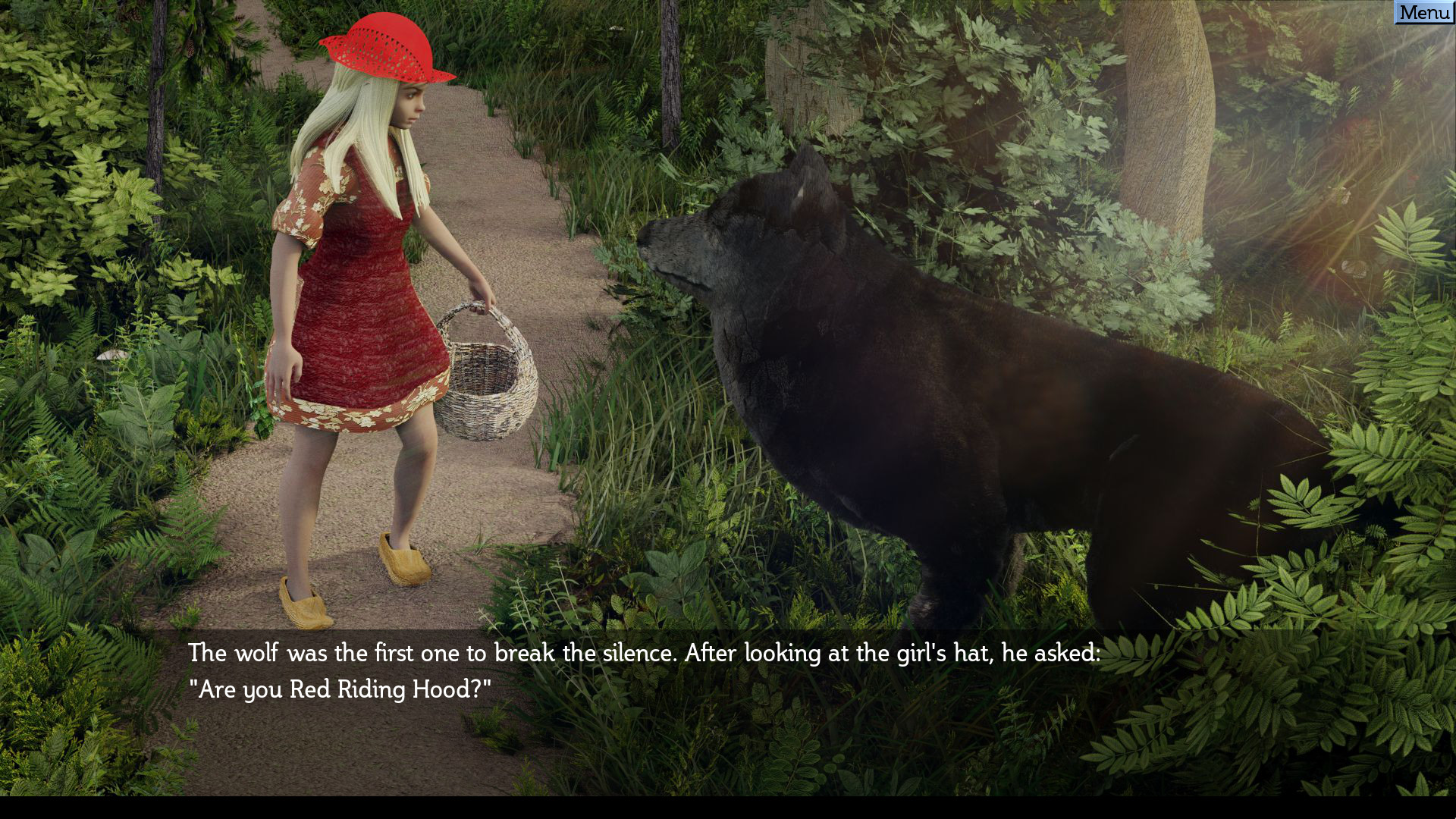
Task: Click the dialogue text to advance the story
Action: click(645, 654)
